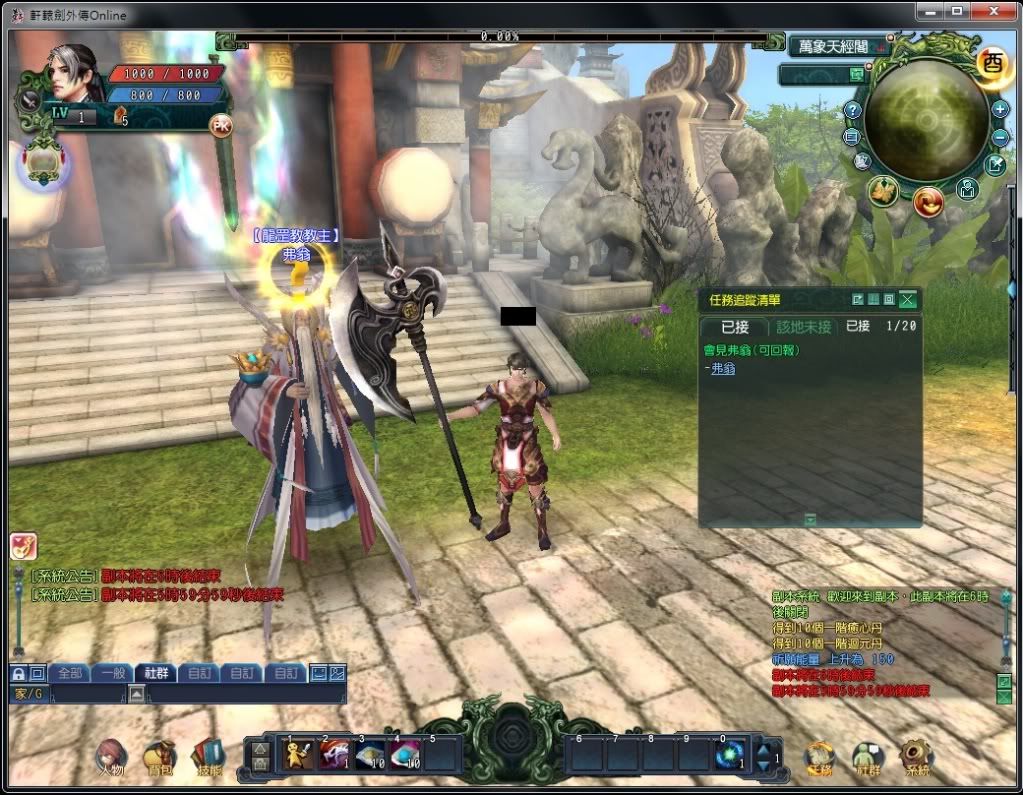Zoom in the minimap with plus button
Screen dimensions: 1023x795
[1000, 109]
